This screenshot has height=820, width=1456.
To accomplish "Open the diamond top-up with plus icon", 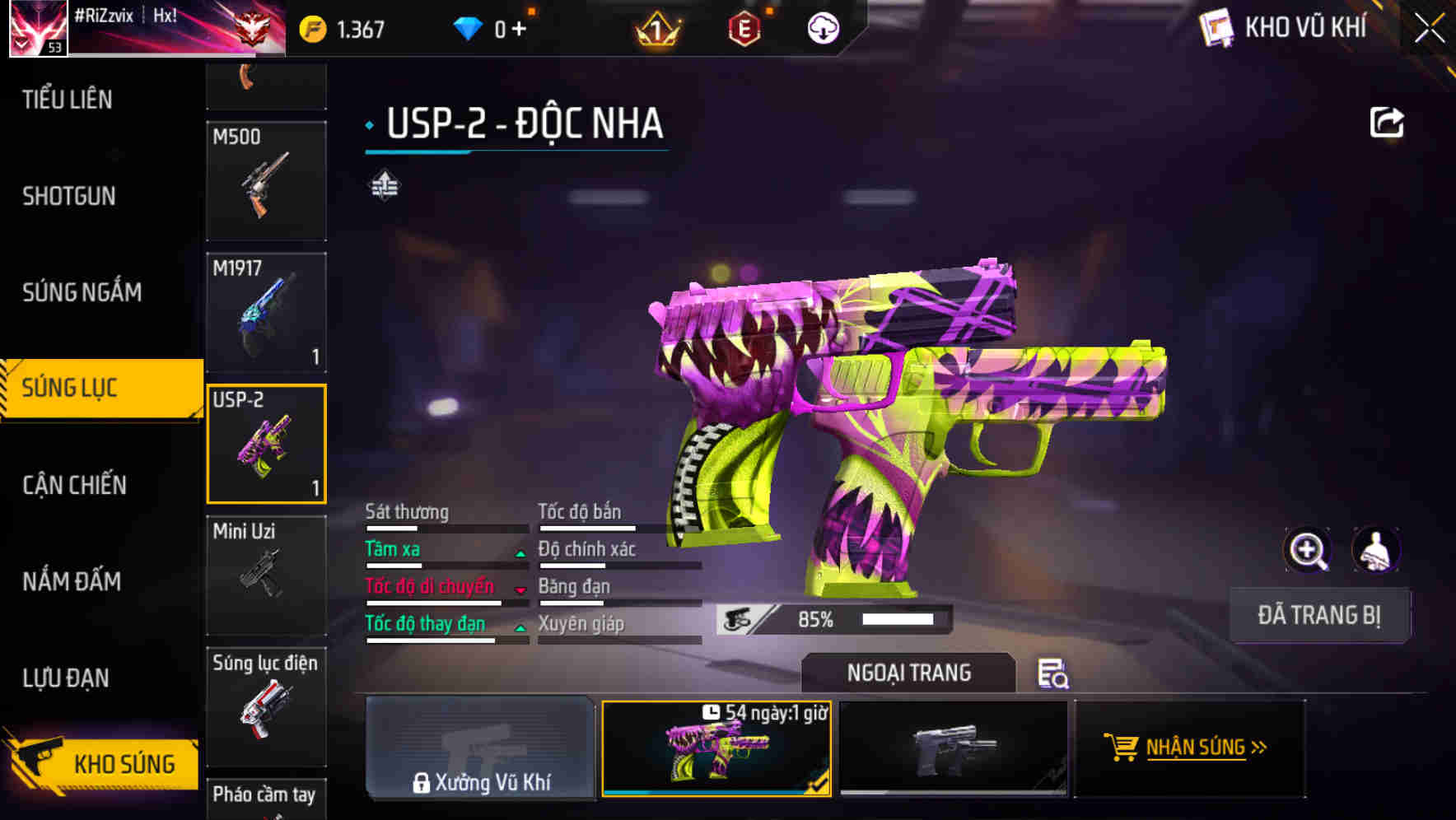I will point(518,27).
